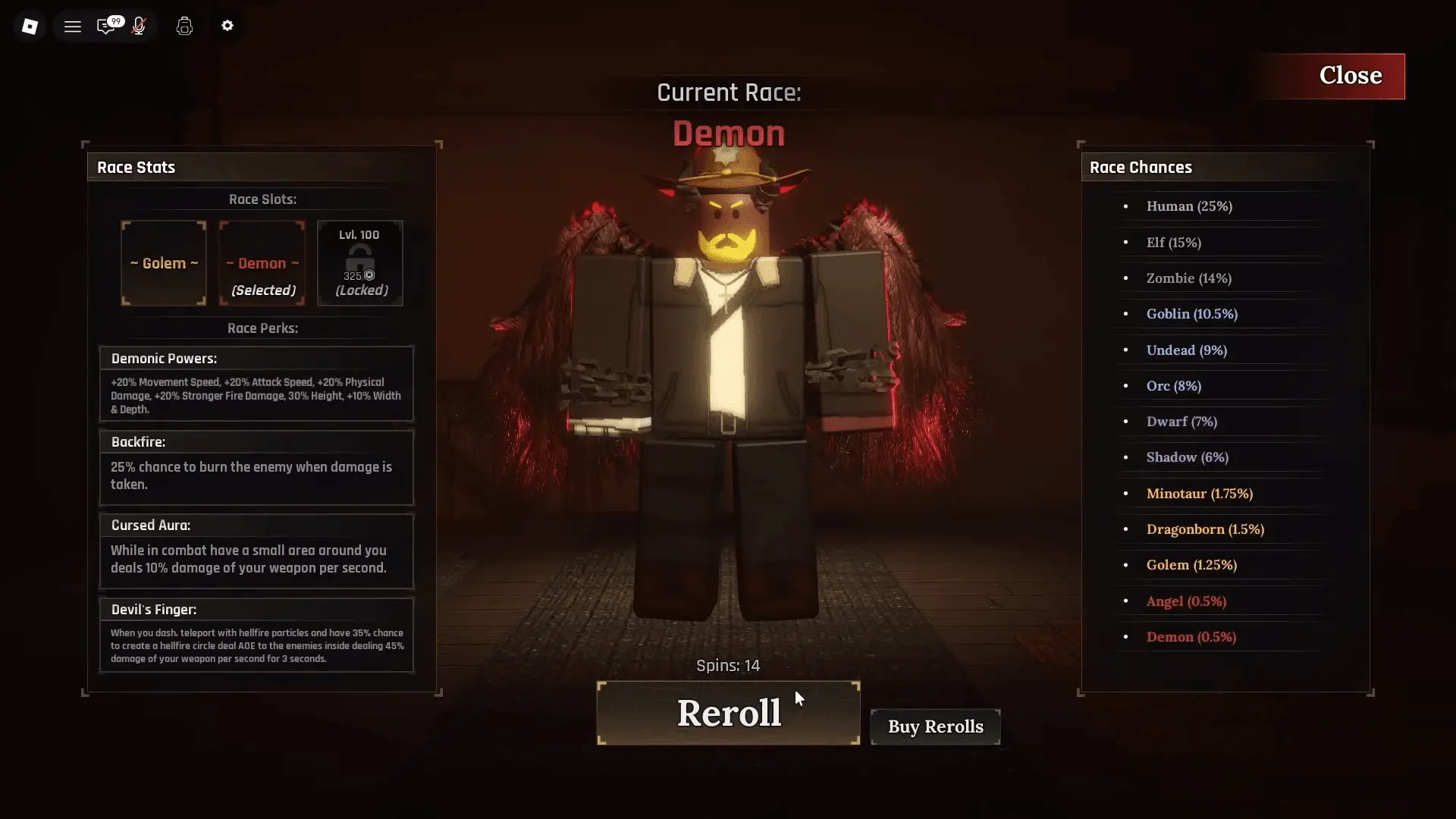Select the Golem race slot
The height and width of the screenshot is (819, 1456).
pos(163,263)
